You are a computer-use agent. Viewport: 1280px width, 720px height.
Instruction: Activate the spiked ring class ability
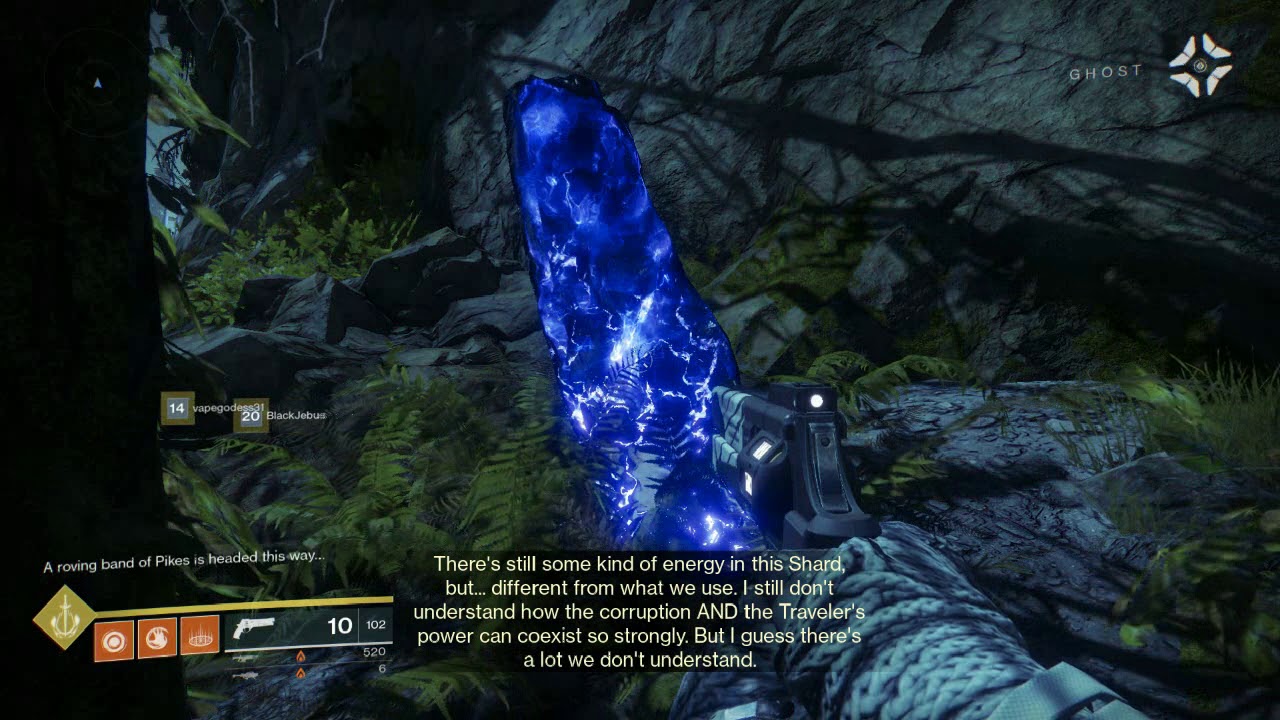point(200,638)
